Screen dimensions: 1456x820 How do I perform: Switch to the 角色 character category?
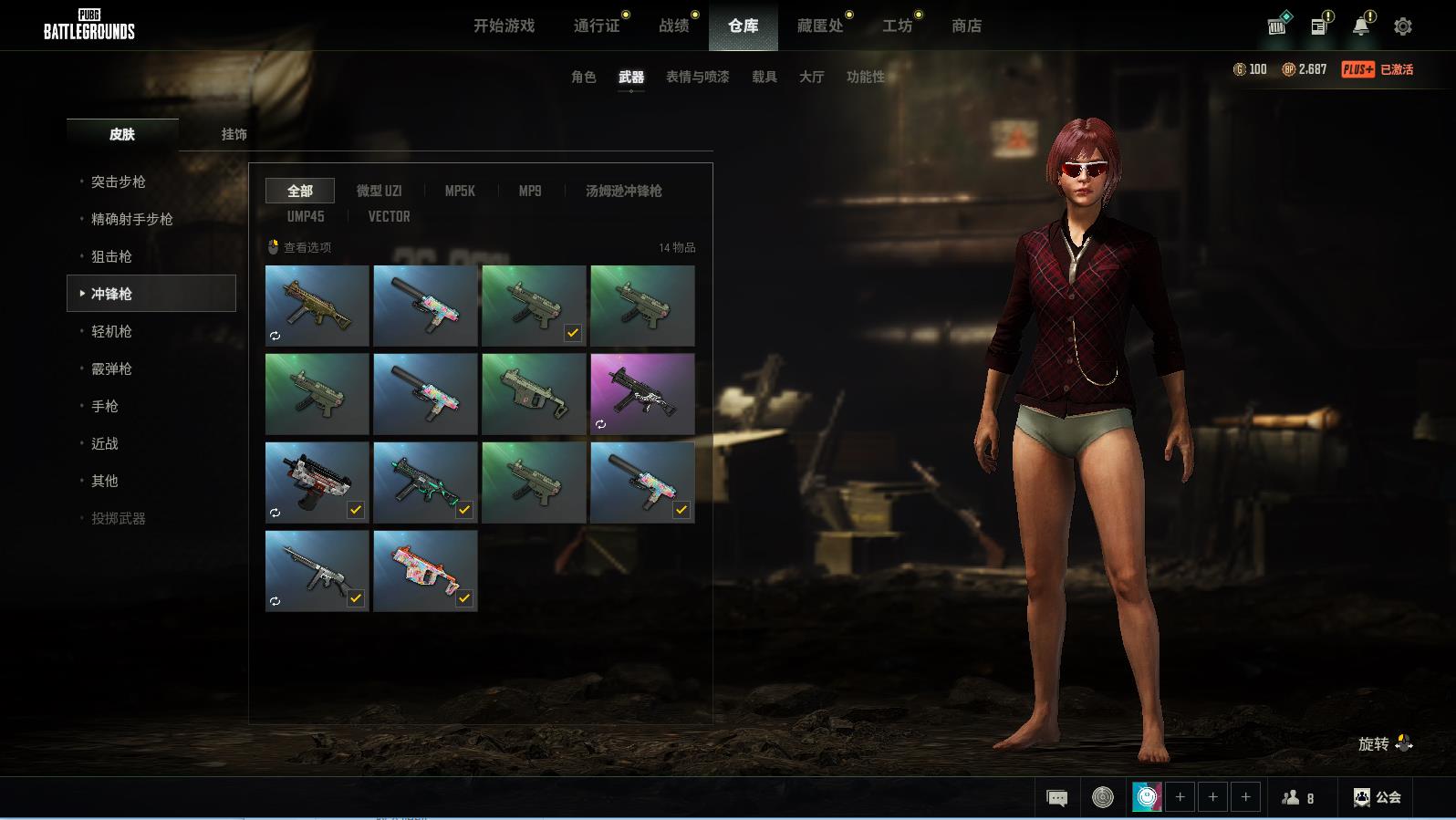(x=583, y=78)
